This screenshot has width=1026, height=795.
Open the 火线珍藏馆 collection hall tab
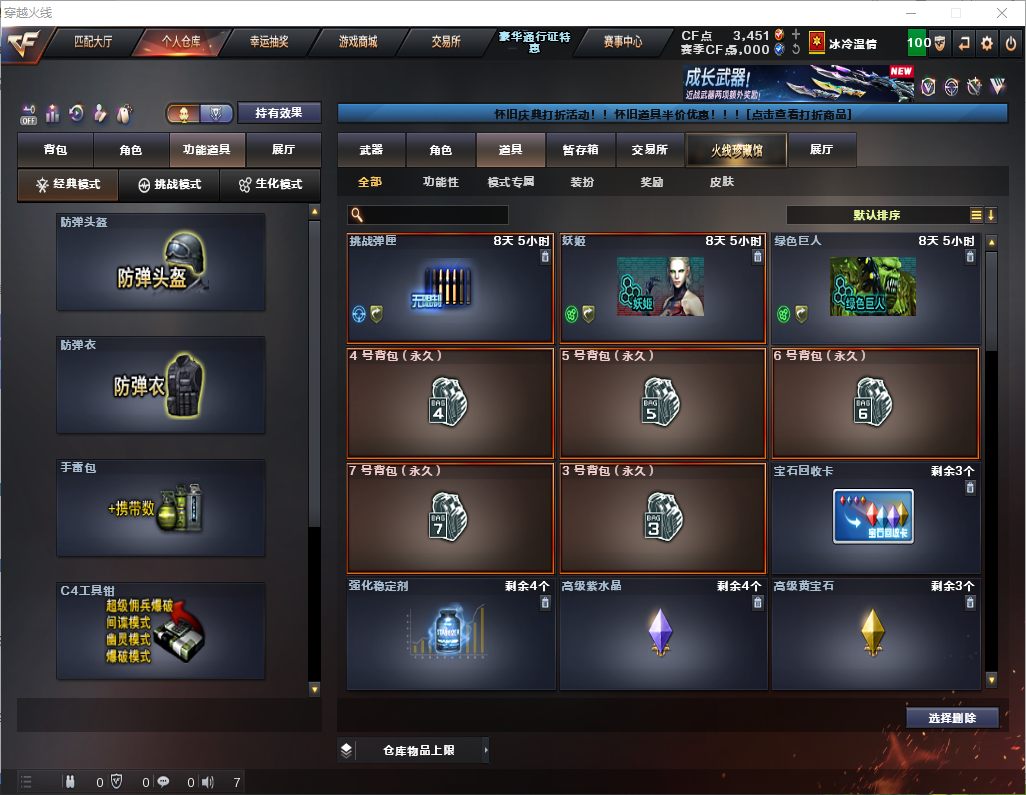[x=736, y=150]
